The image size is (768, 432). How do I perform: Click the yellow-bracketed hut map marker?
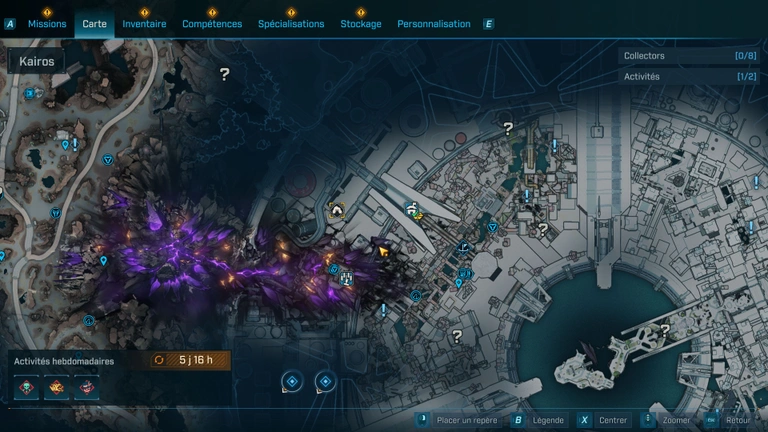(337, 210)
